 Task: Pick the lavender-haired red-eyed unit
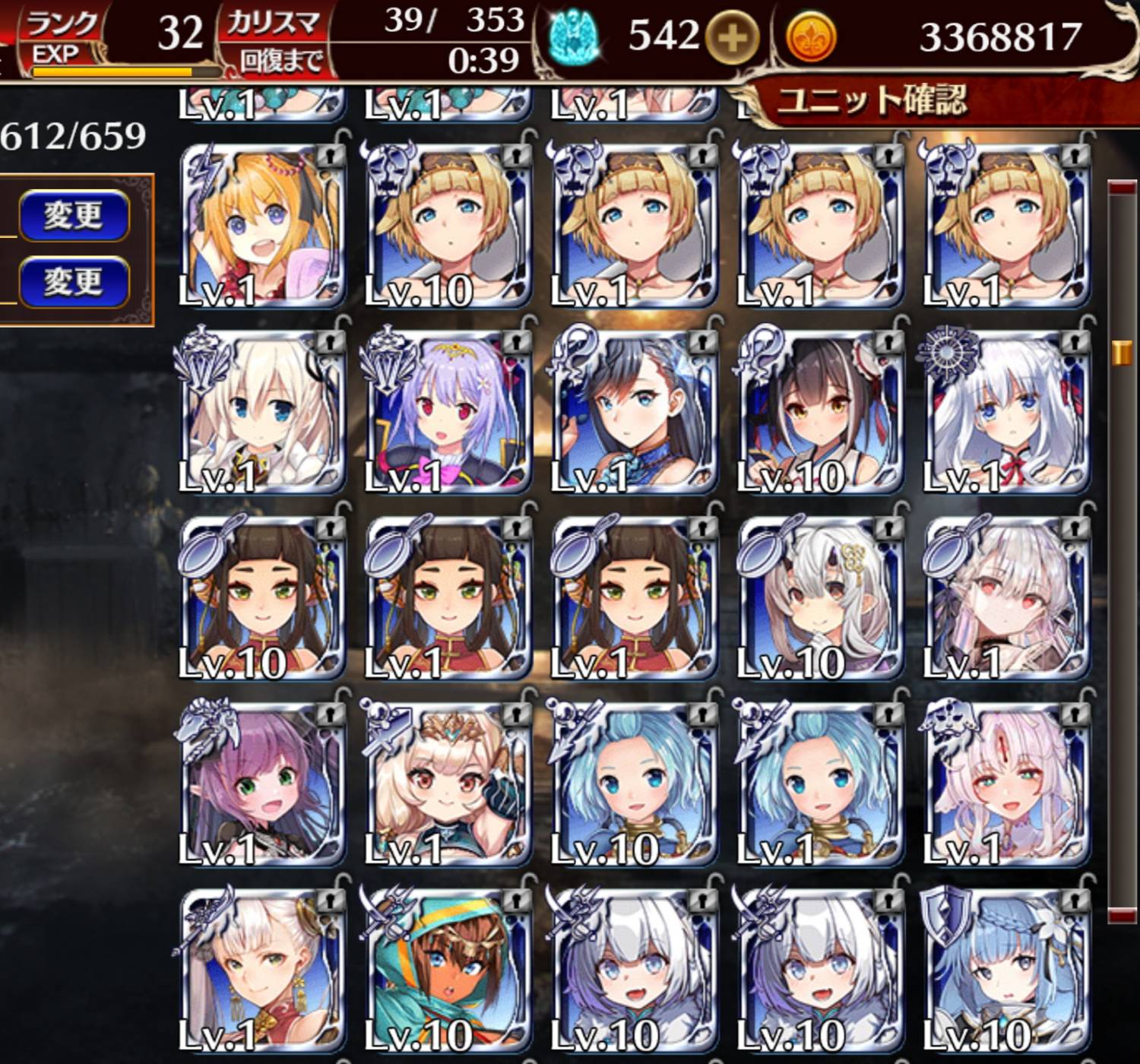click(448, 412)
